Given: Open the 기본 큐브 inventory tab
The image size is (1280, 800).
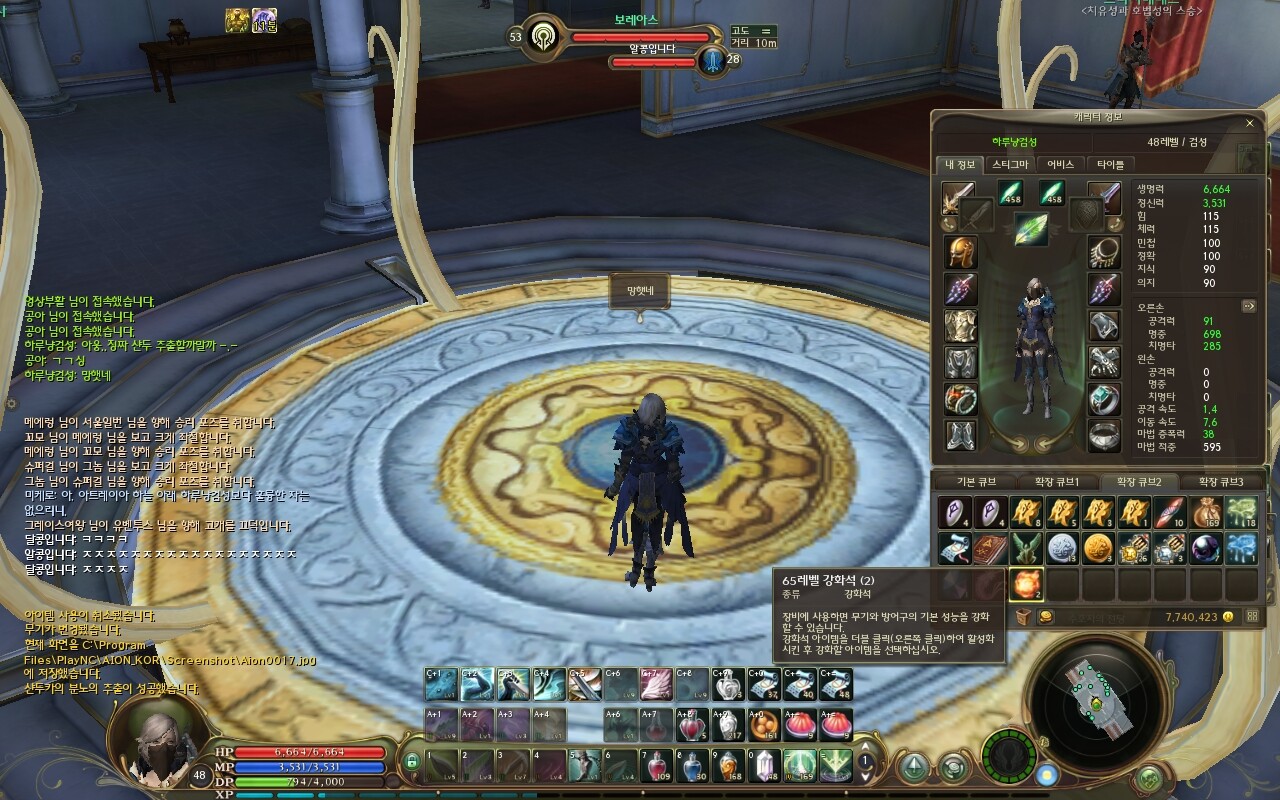Looking at the screenshot, I should 976,482.
